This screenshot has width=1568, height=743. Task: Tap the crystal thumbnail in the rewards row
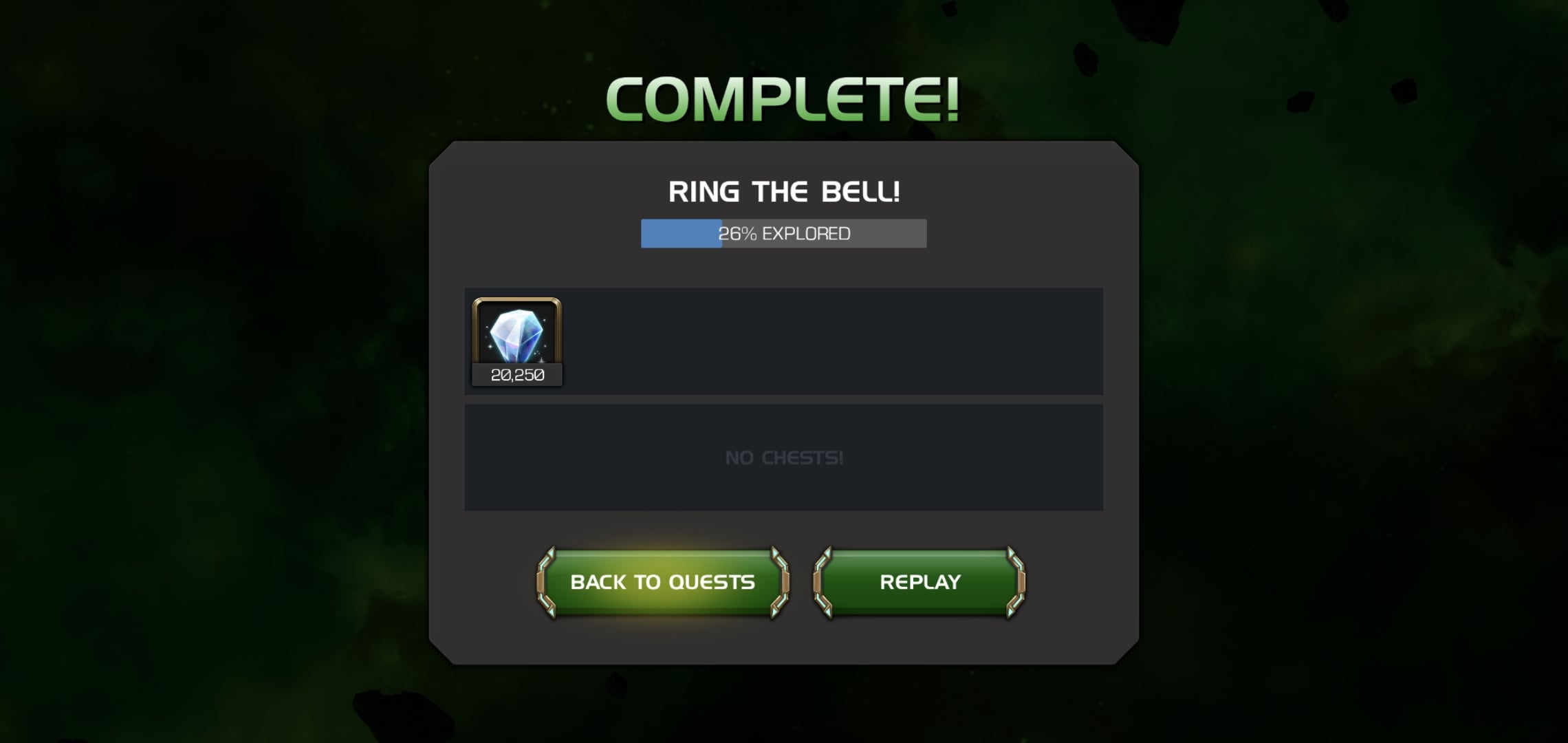coord(517,337)
